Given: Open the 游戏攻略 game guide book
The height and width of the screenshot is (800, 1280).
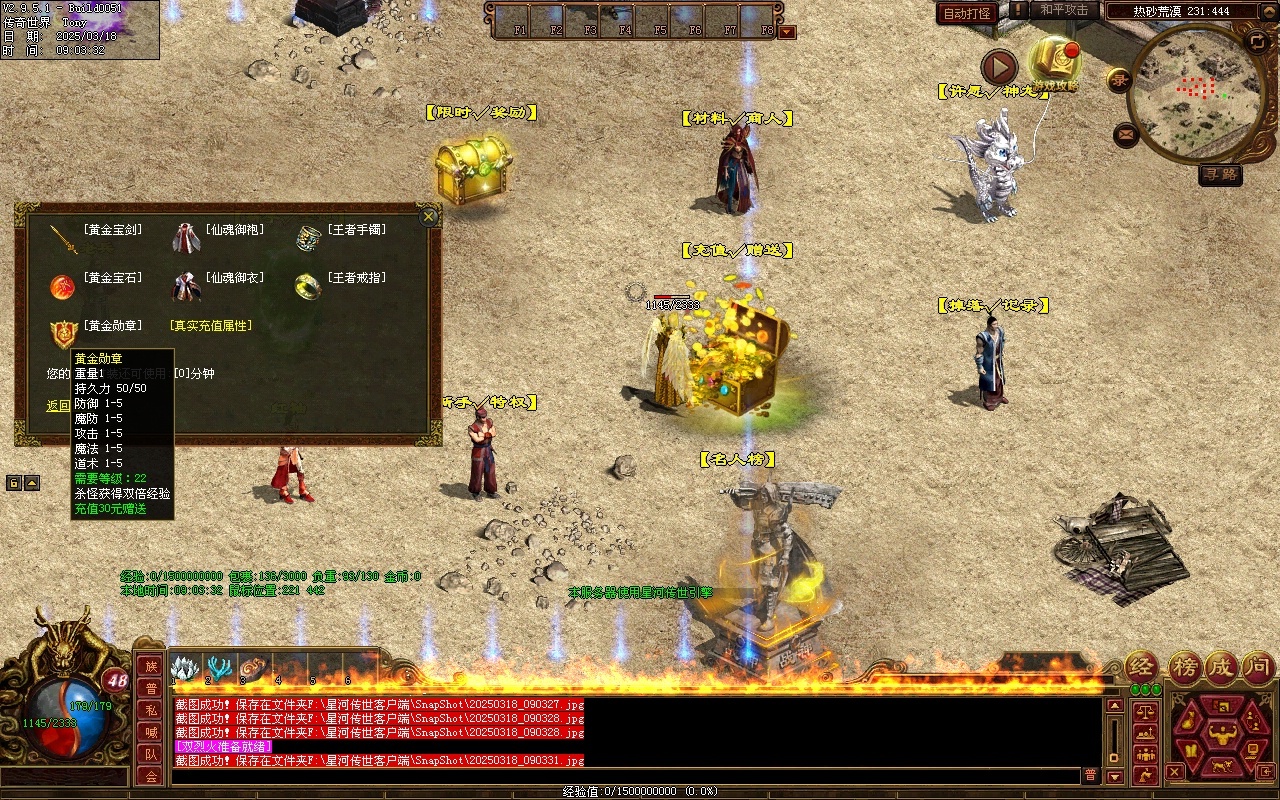Looking at the screenshot, I should pos(1054,62).
